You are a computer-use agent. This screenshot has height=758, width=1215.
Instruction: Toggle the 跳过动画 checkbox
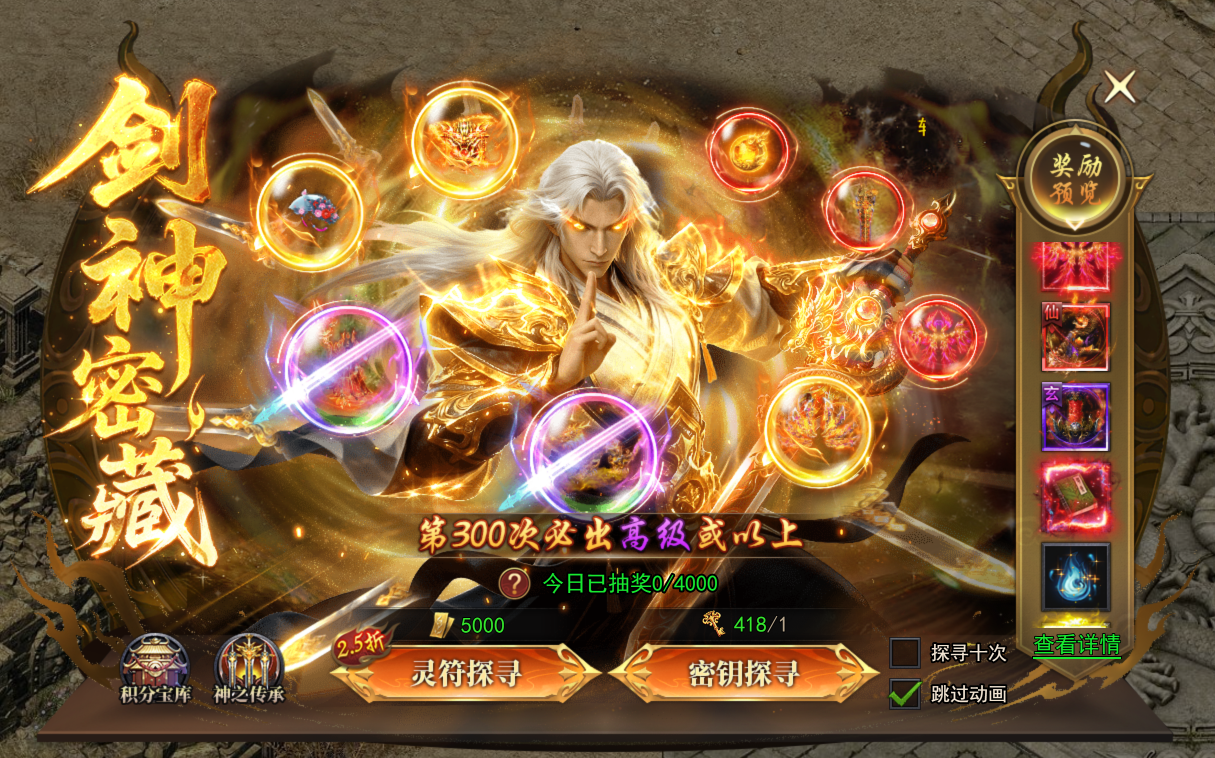(x=905, y=693)
